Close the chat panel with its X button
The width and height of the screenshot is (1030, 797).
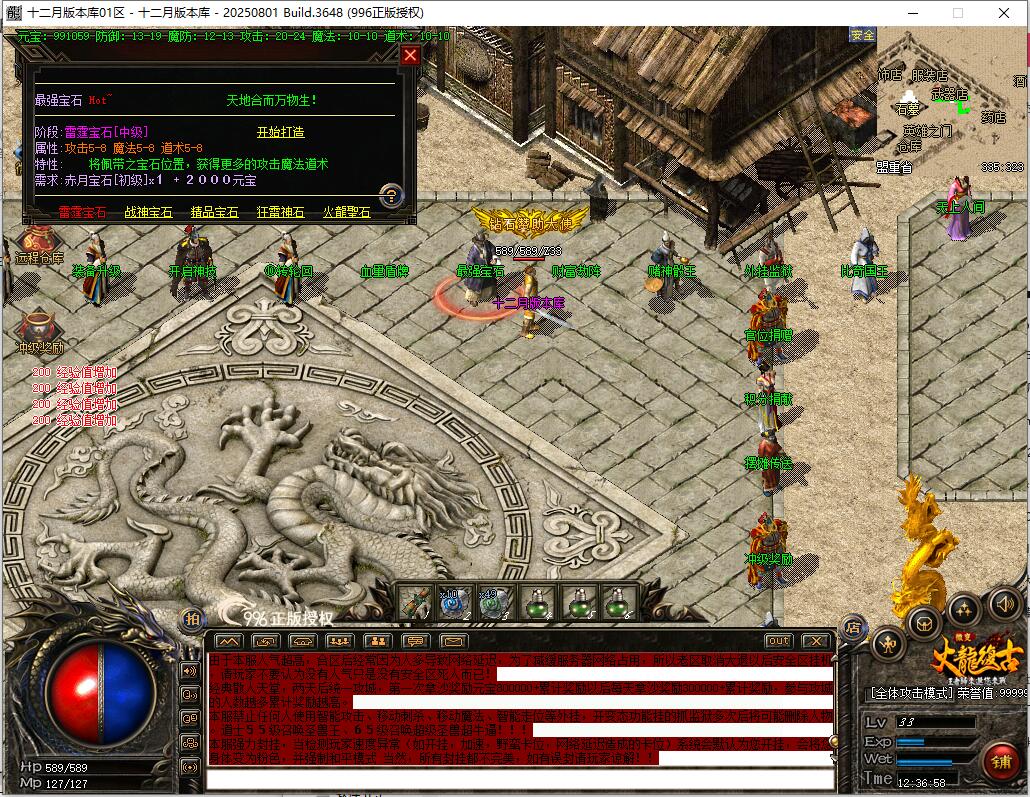pos(816,641)
